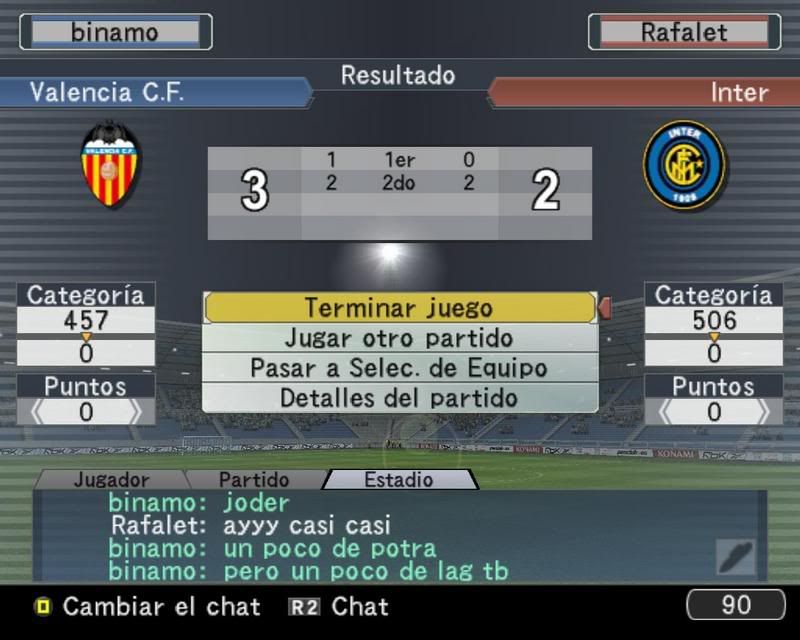This screenshot has height=640, width=800.
Task: Open Detalles del partido
Action: click(399, 397)
